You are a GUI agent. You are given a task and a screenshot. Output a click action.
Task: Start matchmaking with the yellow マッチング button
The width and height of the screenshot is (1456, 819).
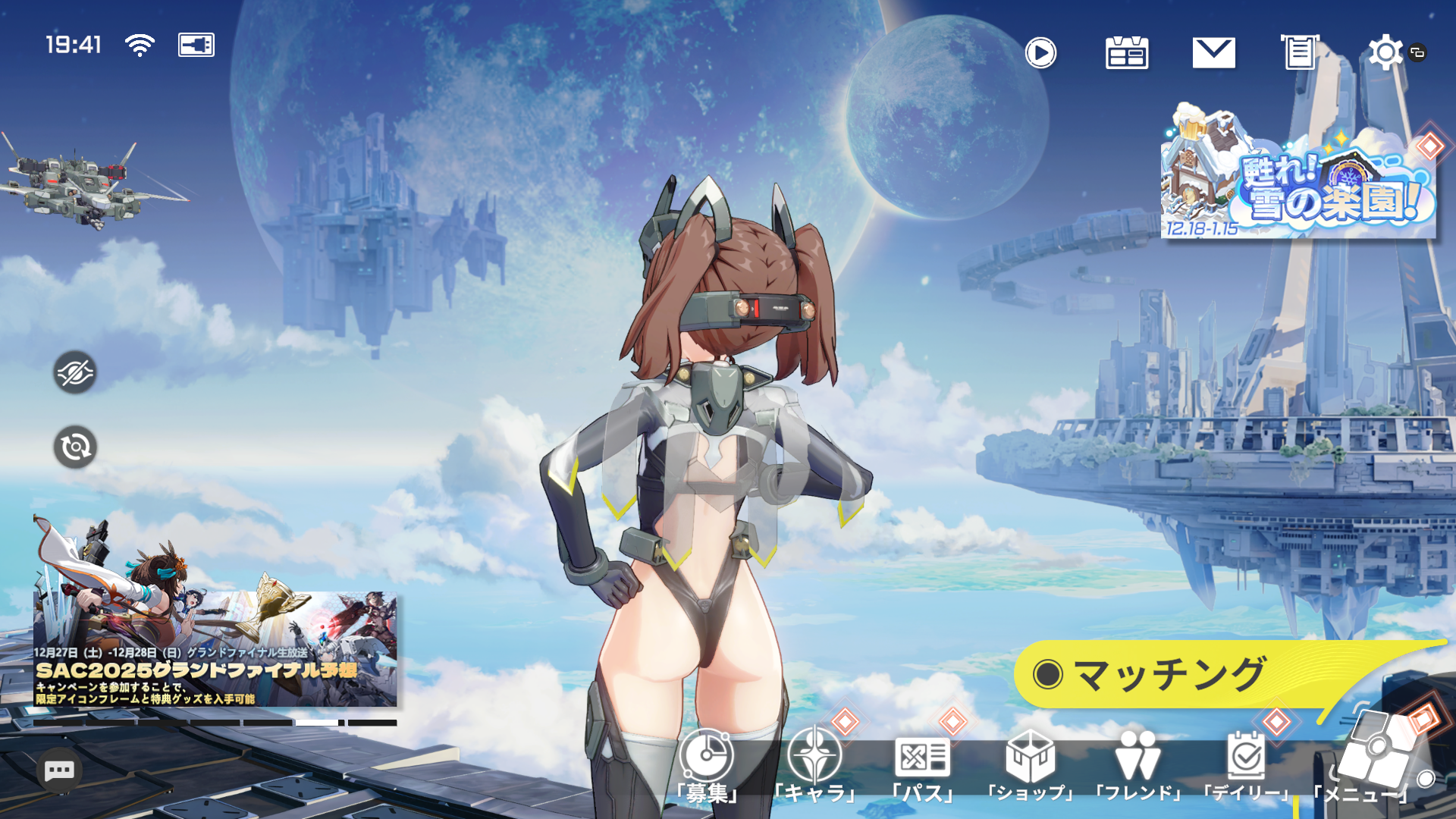coord(1168,674)
